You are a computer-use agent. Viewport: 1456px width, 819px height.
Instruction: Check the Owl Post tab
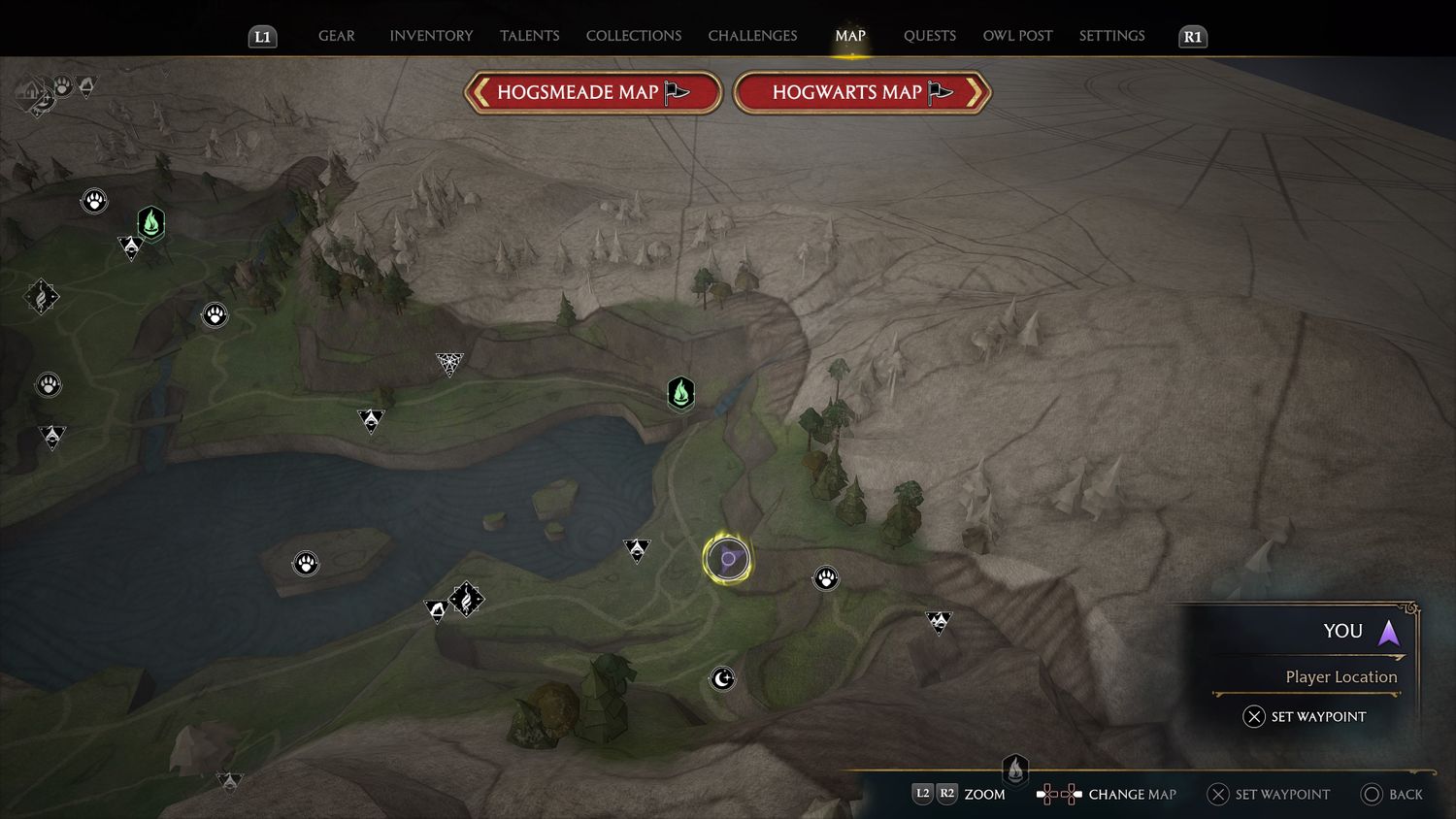pos(1017,36)
